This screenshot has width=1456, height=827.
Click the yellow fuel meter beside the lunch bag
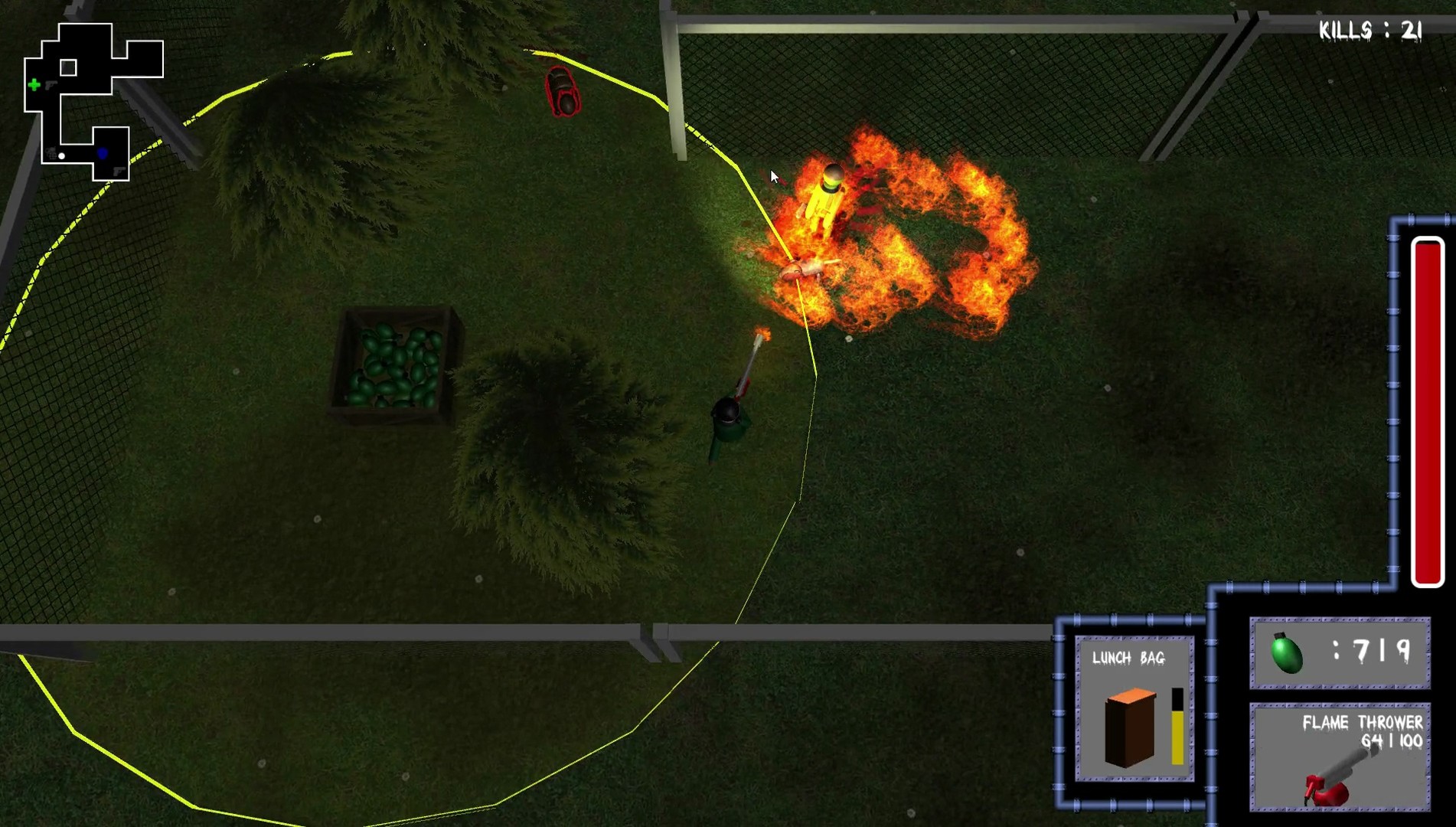[x=1179, y=739]
